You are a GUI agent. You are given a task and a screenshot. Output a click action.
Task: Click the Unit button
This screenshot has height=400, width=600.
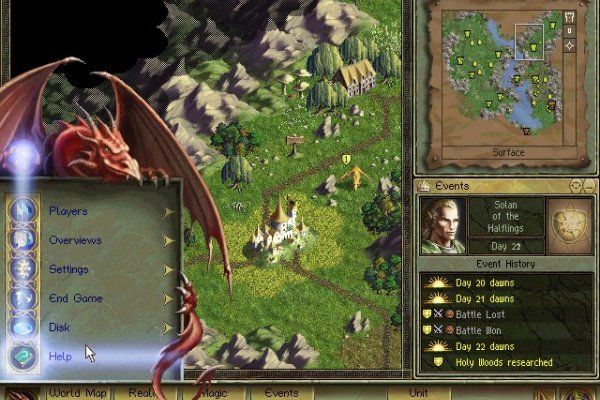coord(419,393)
